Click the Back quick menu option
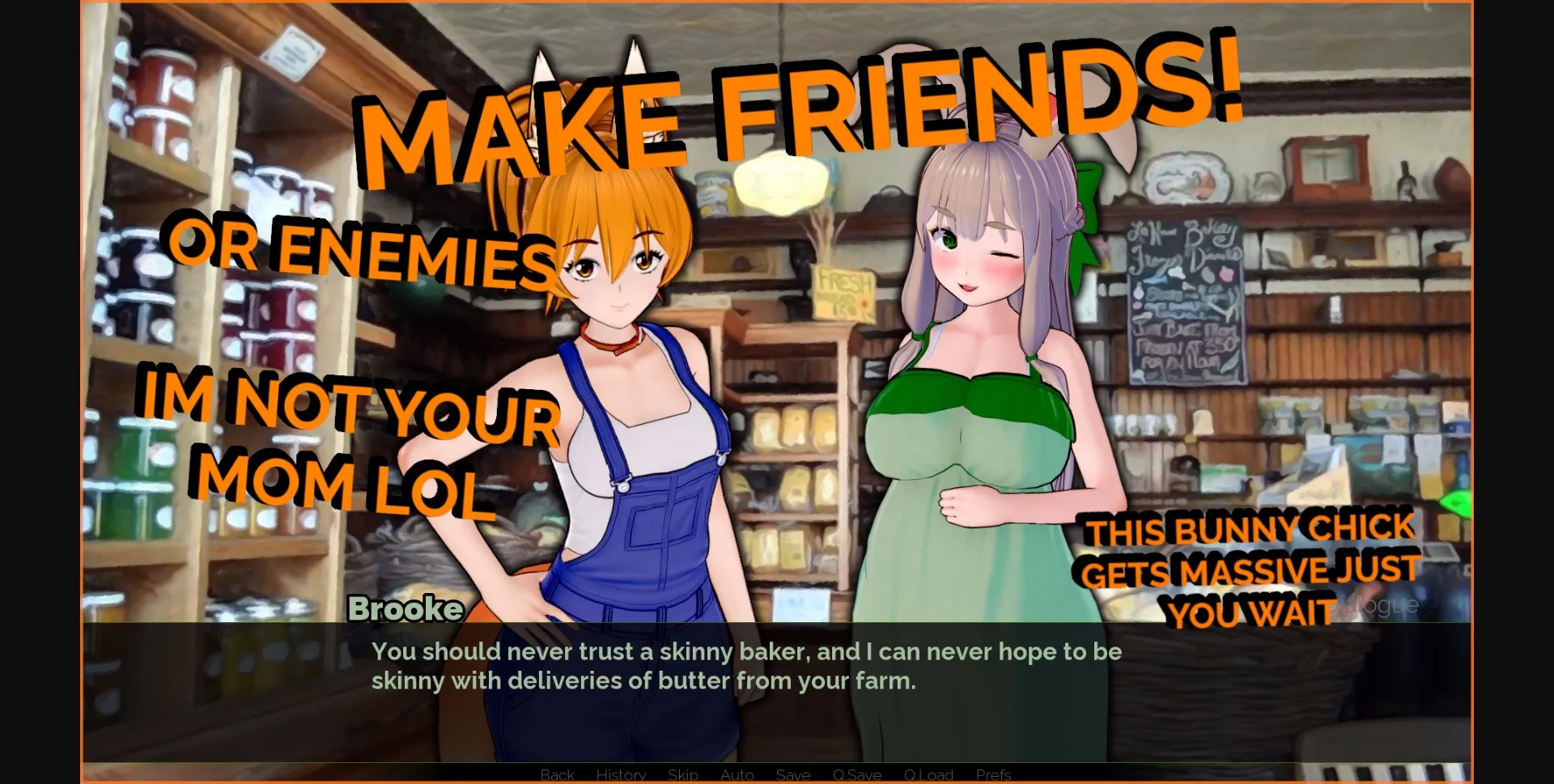The height and width of the screenshot is (784, 1554). click(x=556, y=774)
